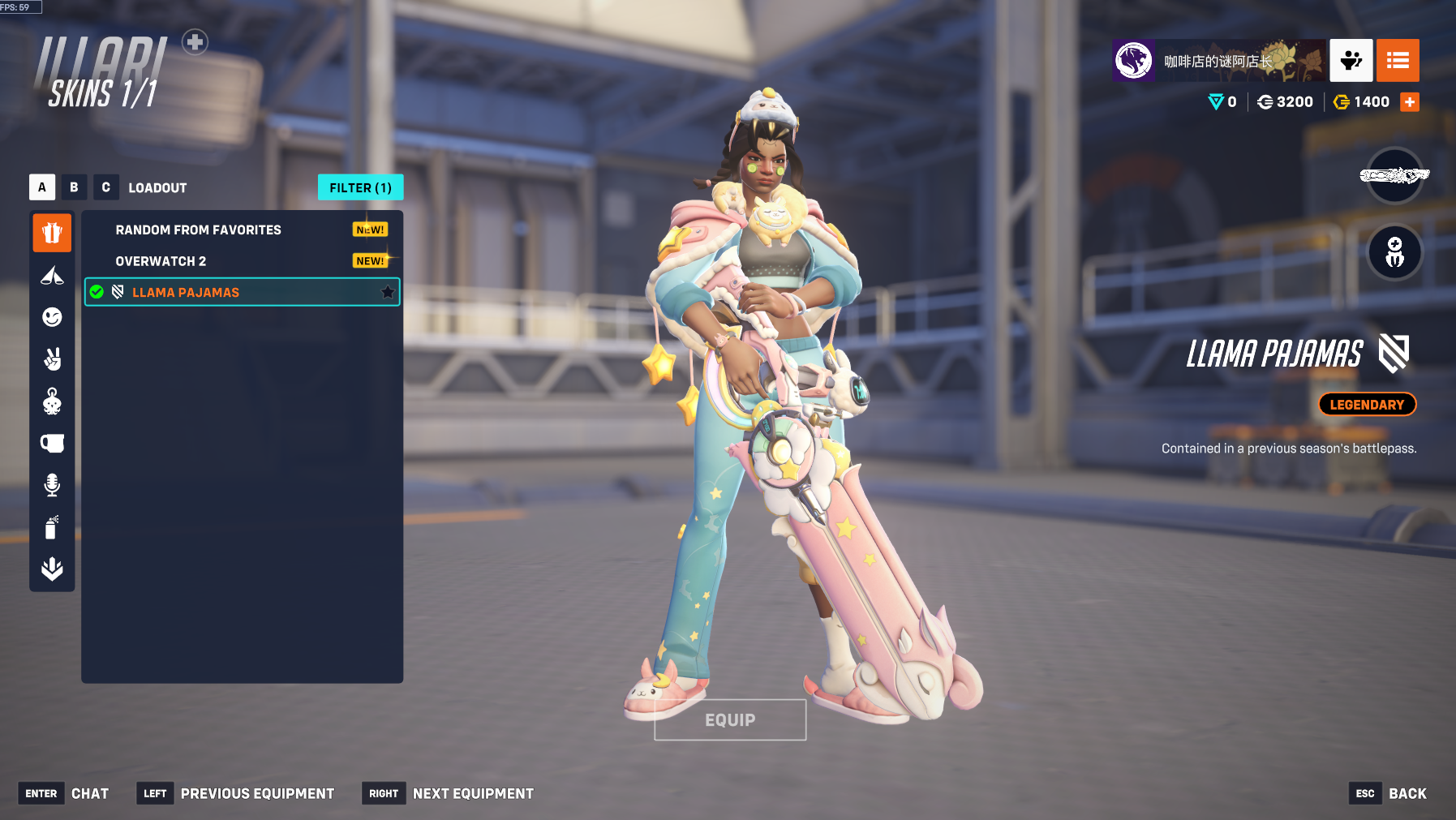Open the FILTER (1) options

pyautogui.click(x=360, y=187)
